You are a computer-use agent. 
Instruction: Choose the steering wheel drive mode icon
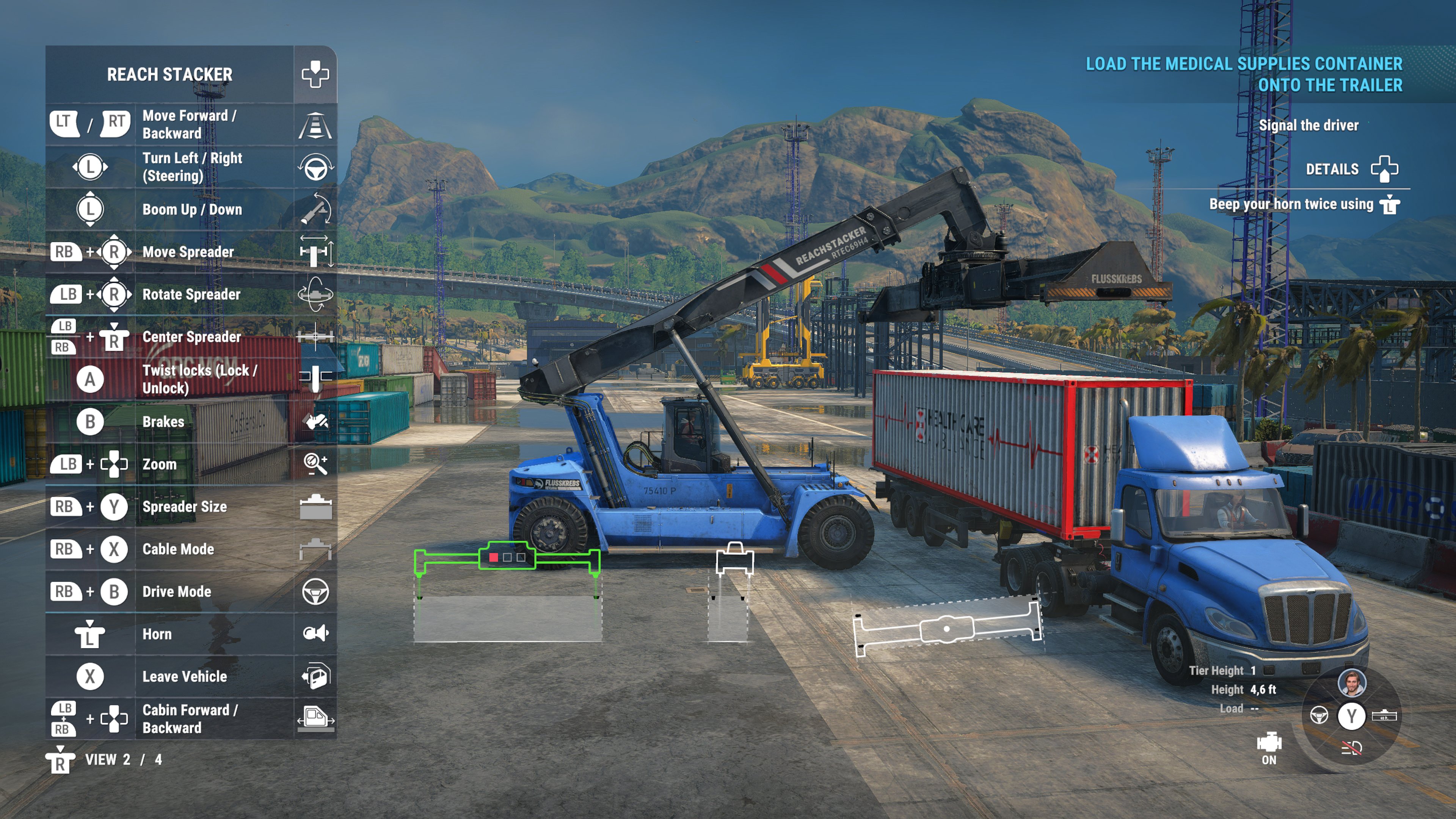(1319, 715)
